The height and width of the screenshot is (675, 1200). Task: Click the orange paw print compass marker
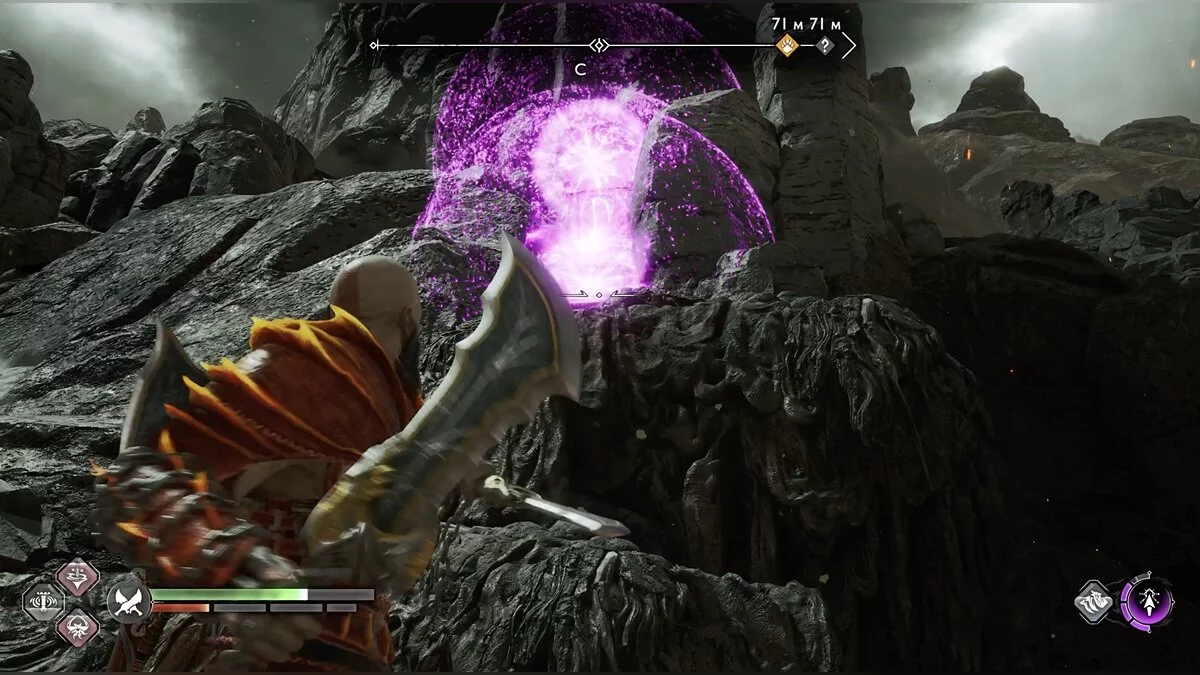[x=788, y=45]
